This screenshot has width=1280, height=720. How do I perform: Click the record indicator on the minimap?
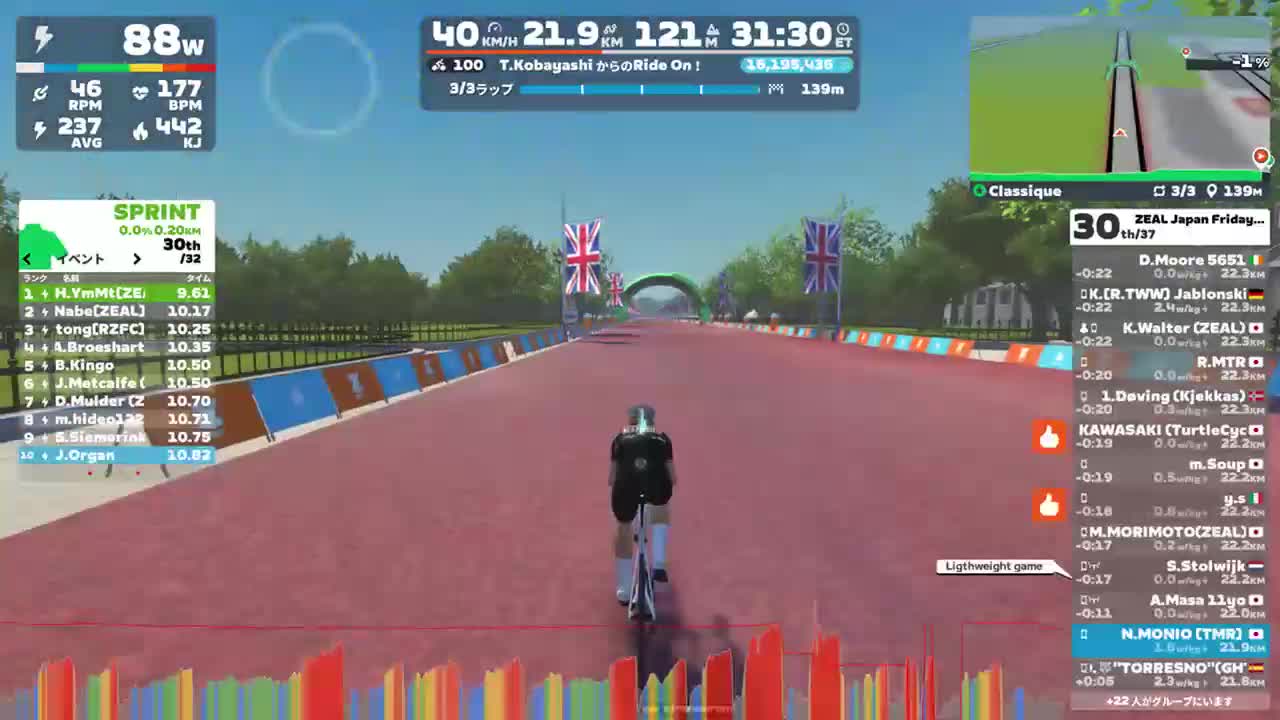[x=1260, y=156]
